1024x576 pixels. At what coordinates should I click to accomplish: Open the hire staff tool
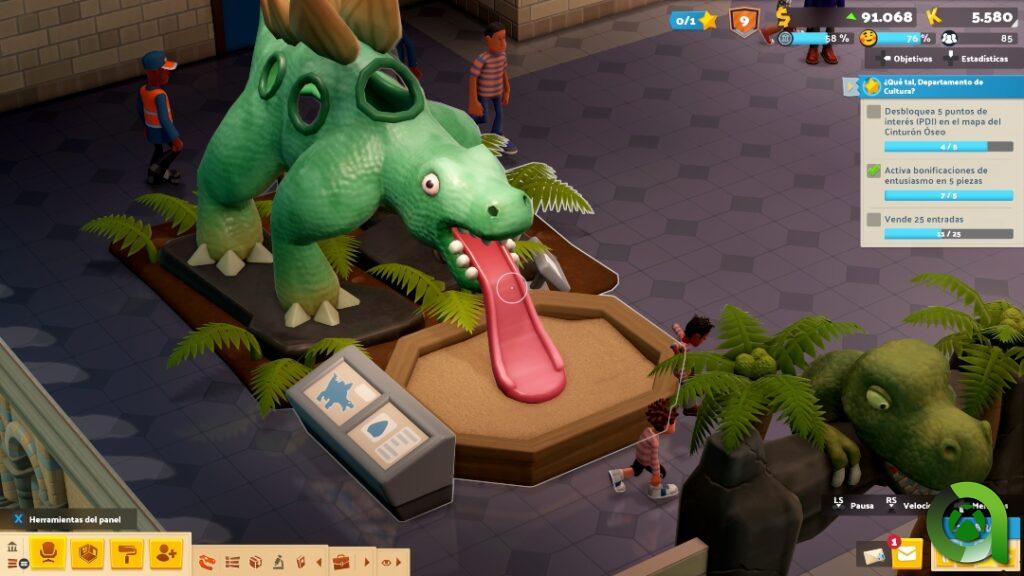[x=166, y=552]
